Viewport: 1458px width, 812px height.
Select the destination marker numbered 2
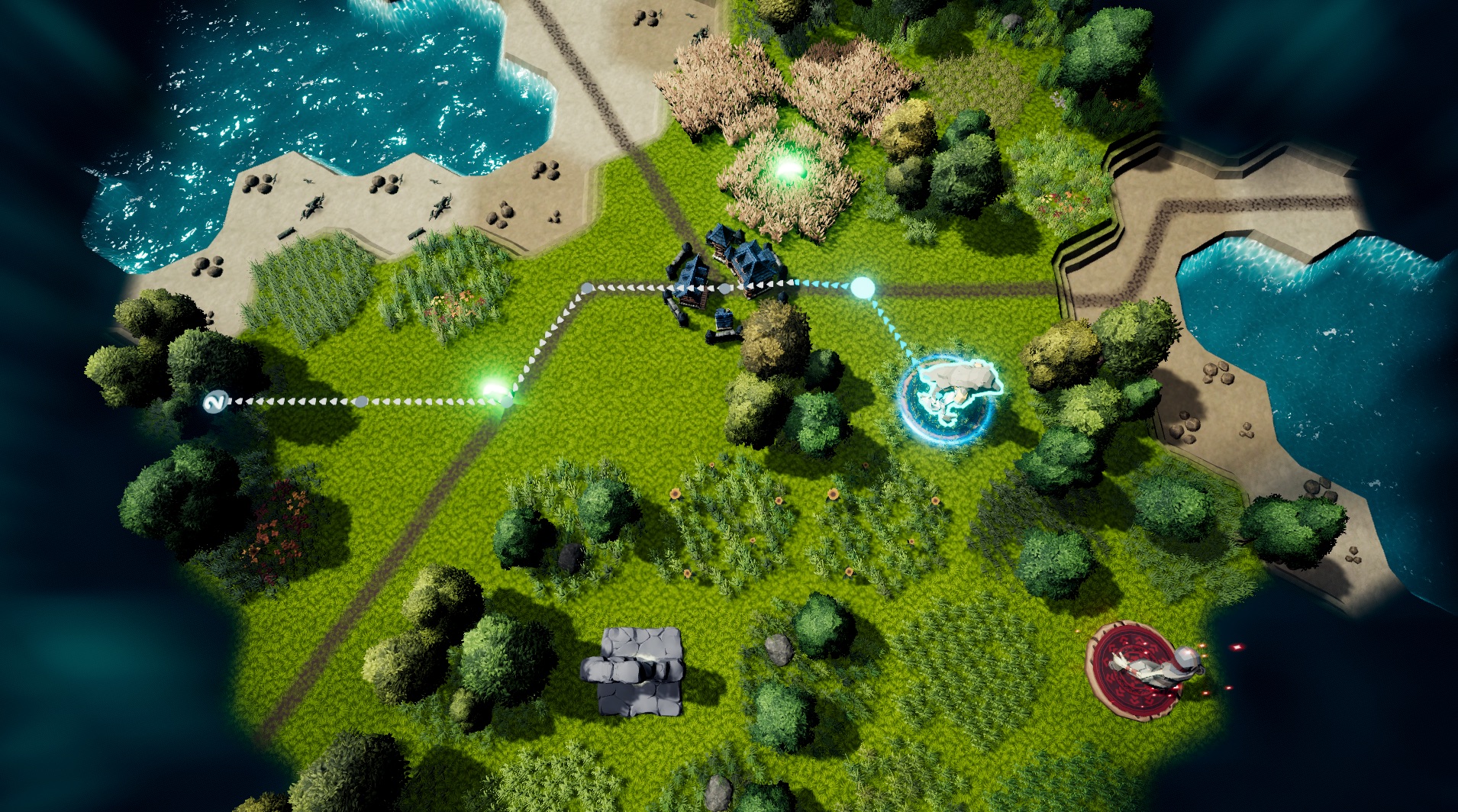tap(216, 401)
